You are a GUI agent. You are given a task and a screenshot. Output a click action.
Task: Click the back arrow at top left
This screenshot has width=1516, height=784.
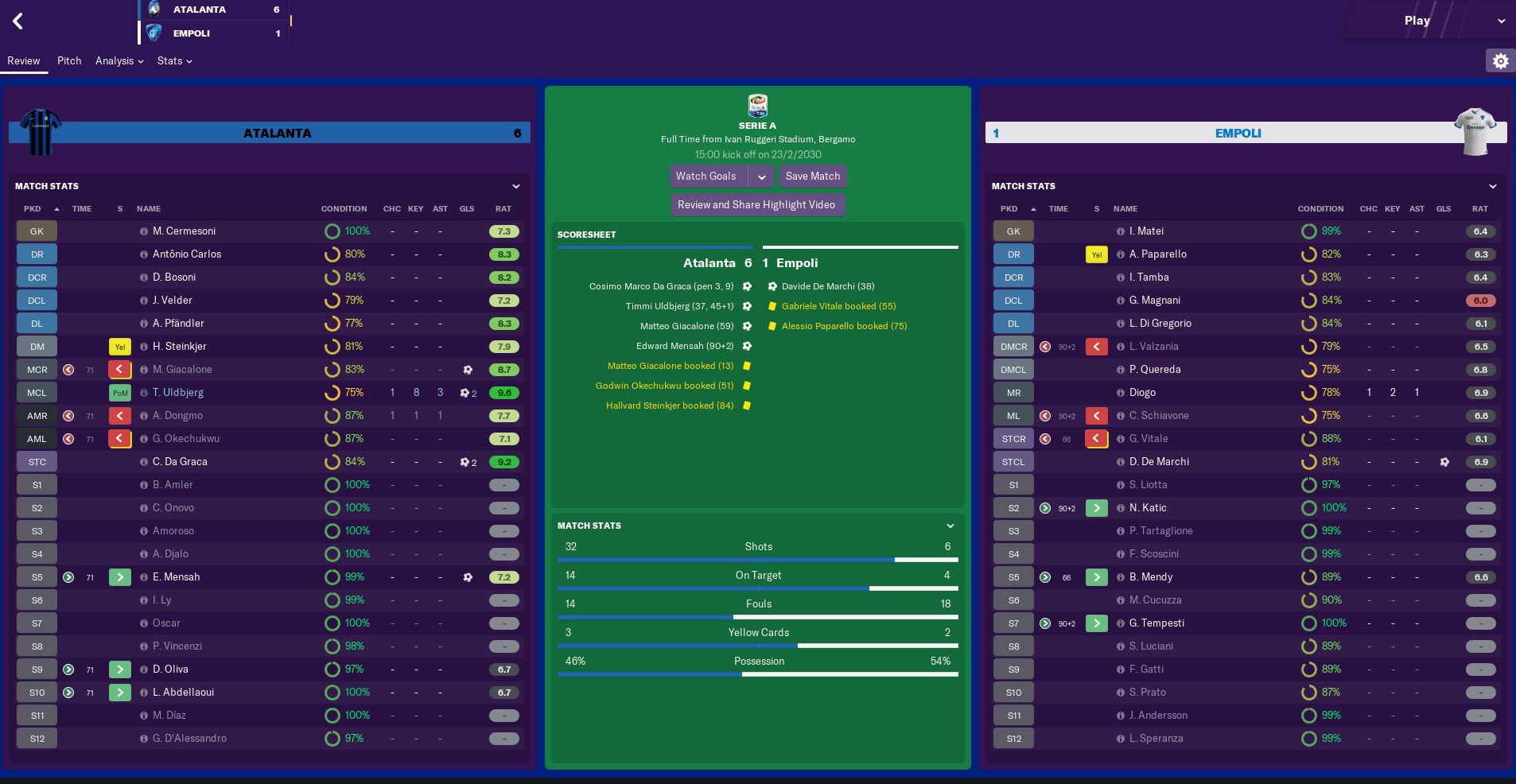pyautogui.click(x=17, y=21)
